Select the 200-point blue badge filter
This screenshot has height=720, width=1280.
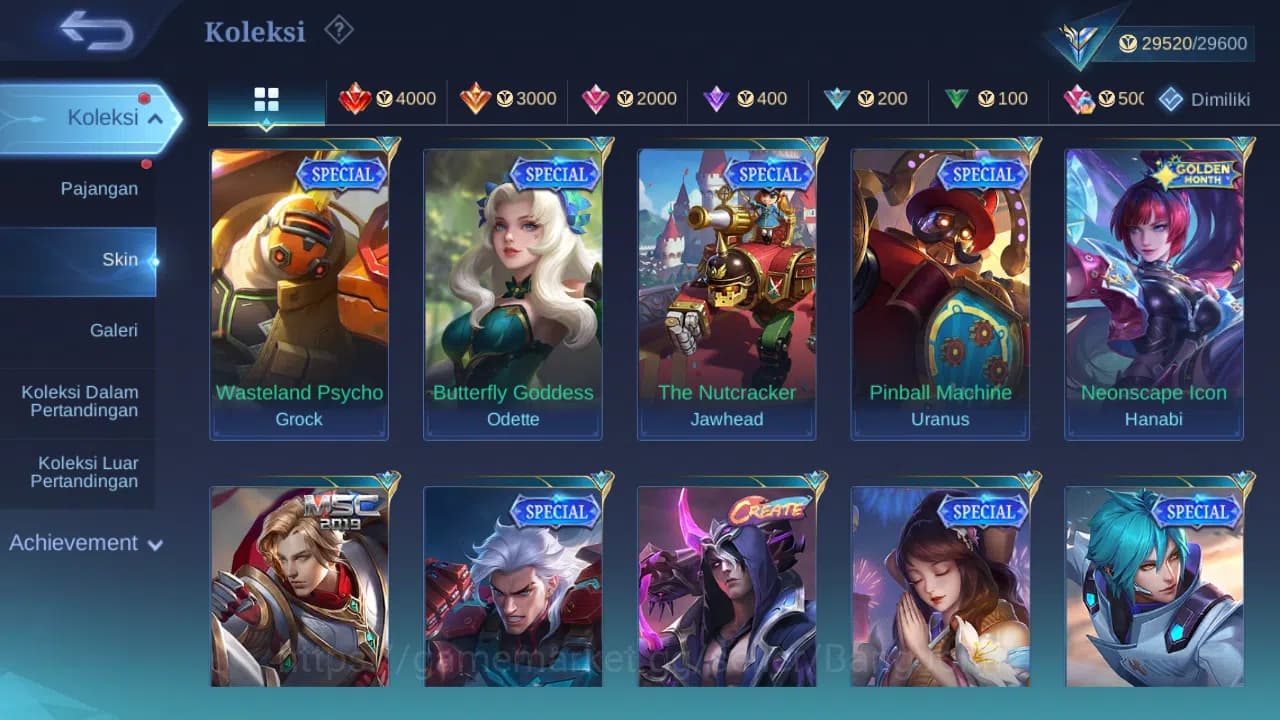(869, 99)
